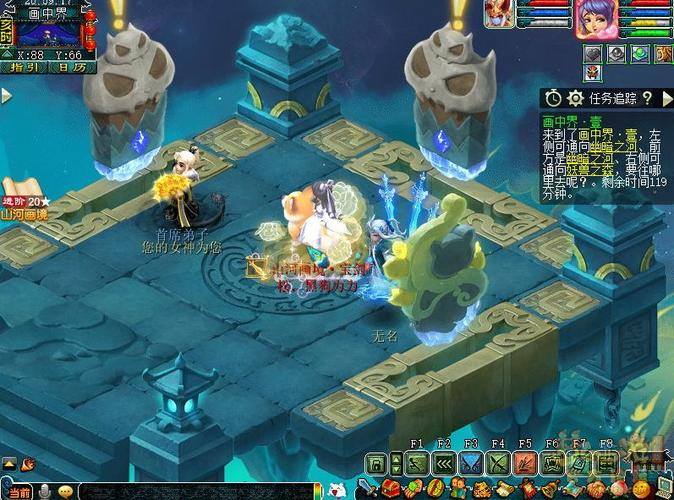Click the grey heart buff icon

pos(594,53)
